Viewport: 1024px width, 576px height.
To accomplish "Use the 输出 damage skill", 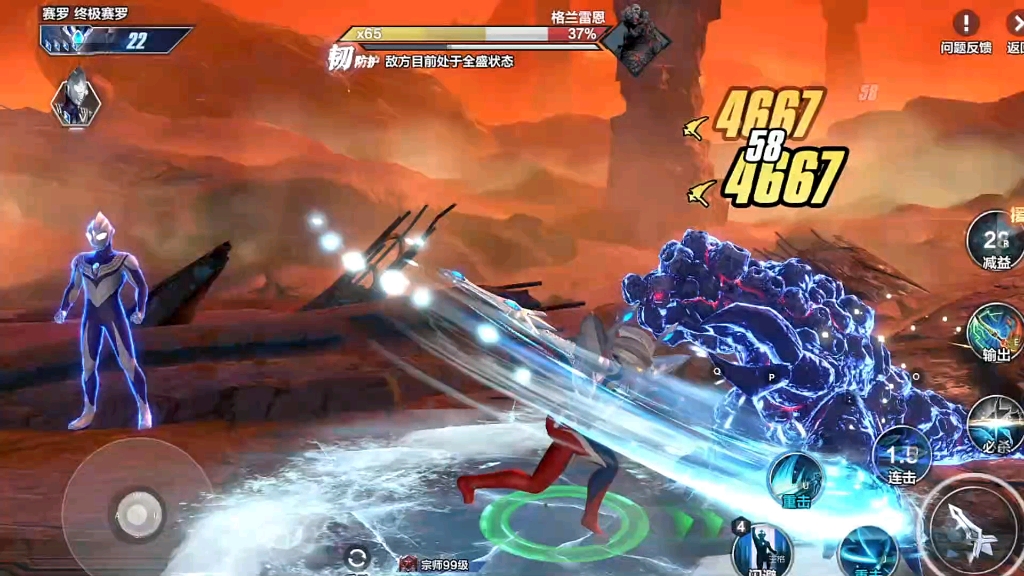I will (x=995, y=332).
